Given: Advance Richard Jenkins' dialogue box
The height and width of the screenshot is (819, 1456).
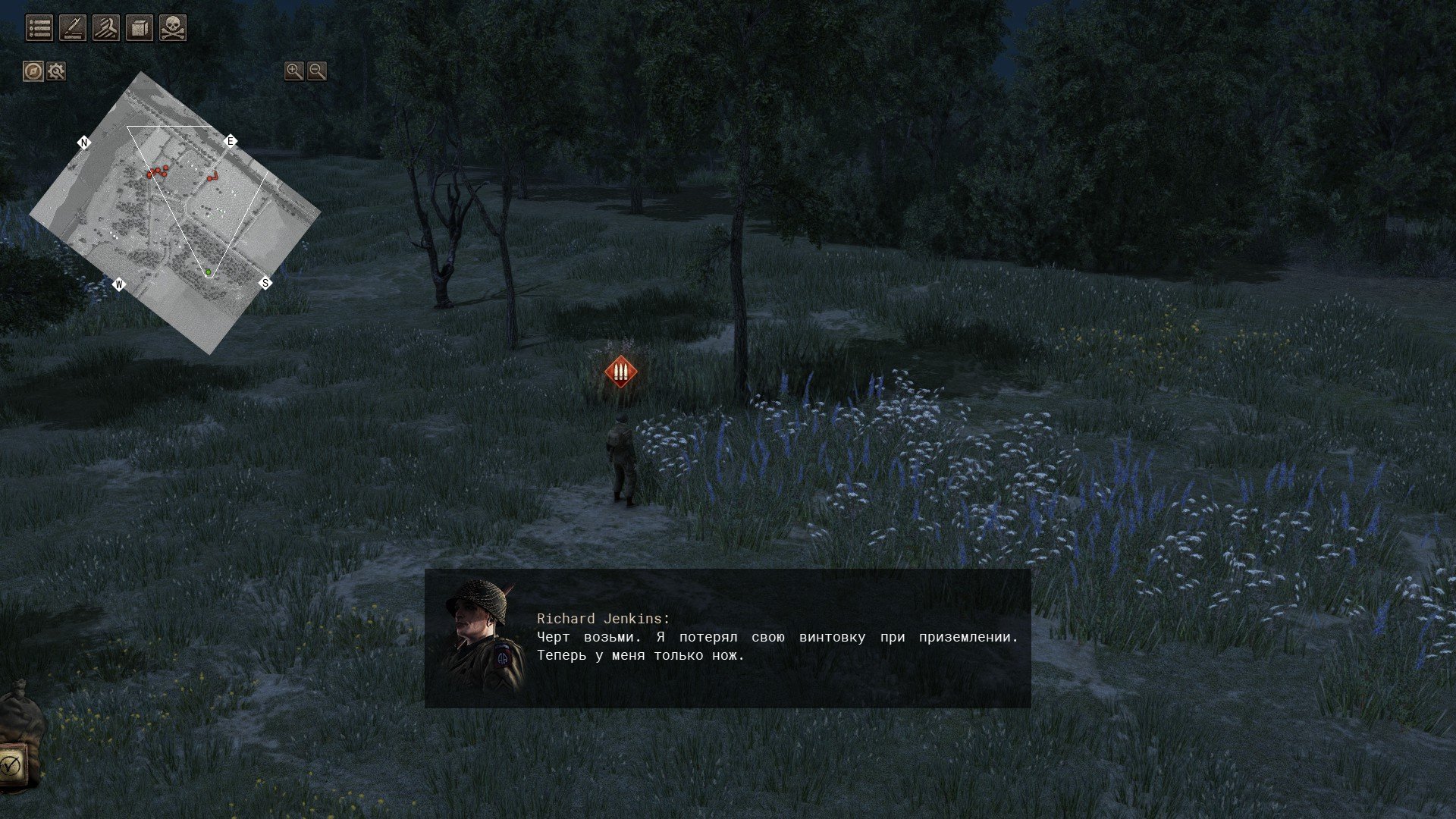Looking at the screenshot, I should (x=727, y=638).
